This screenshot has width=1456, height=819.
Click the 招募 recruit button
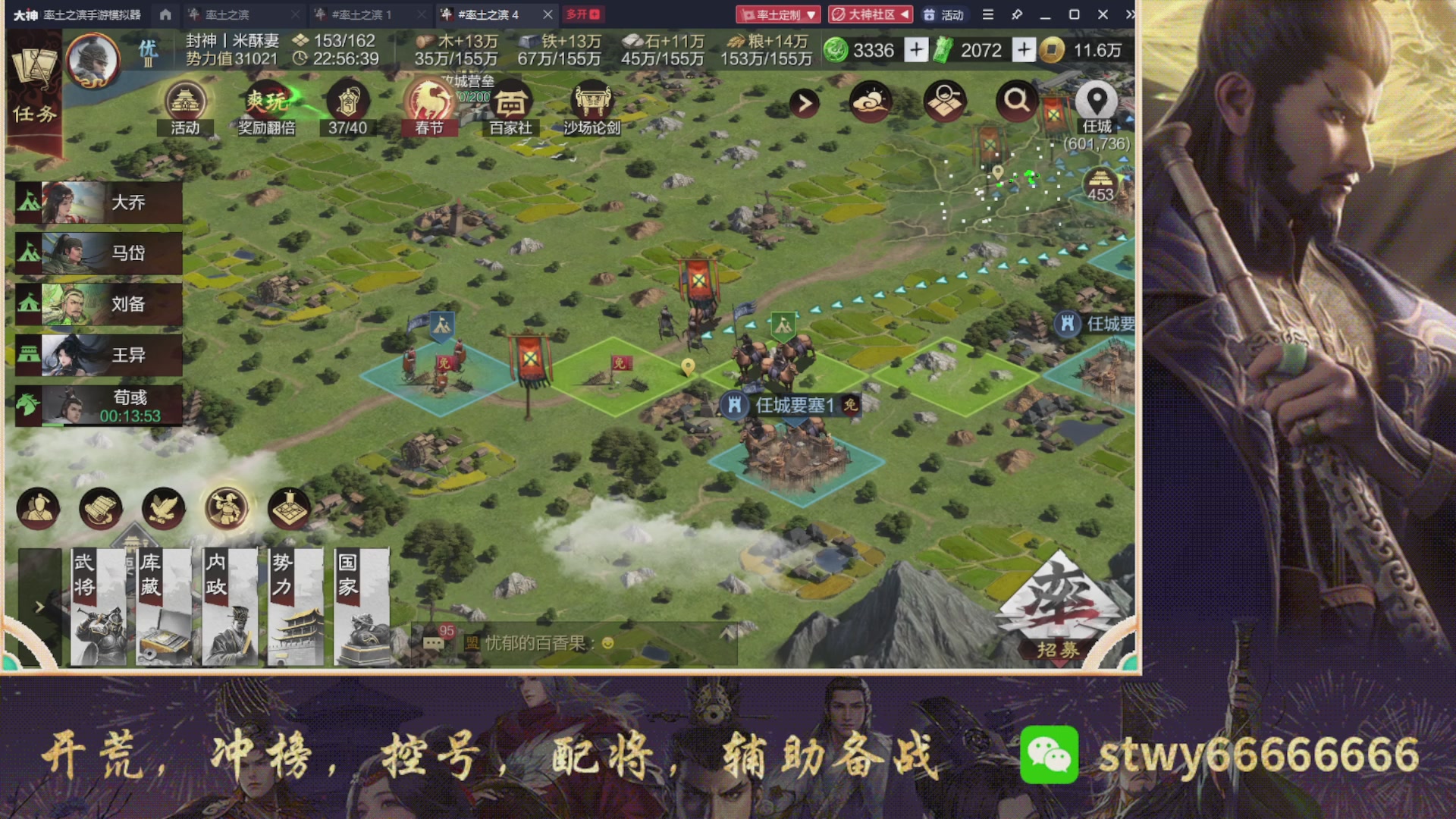click(1060, 648)
